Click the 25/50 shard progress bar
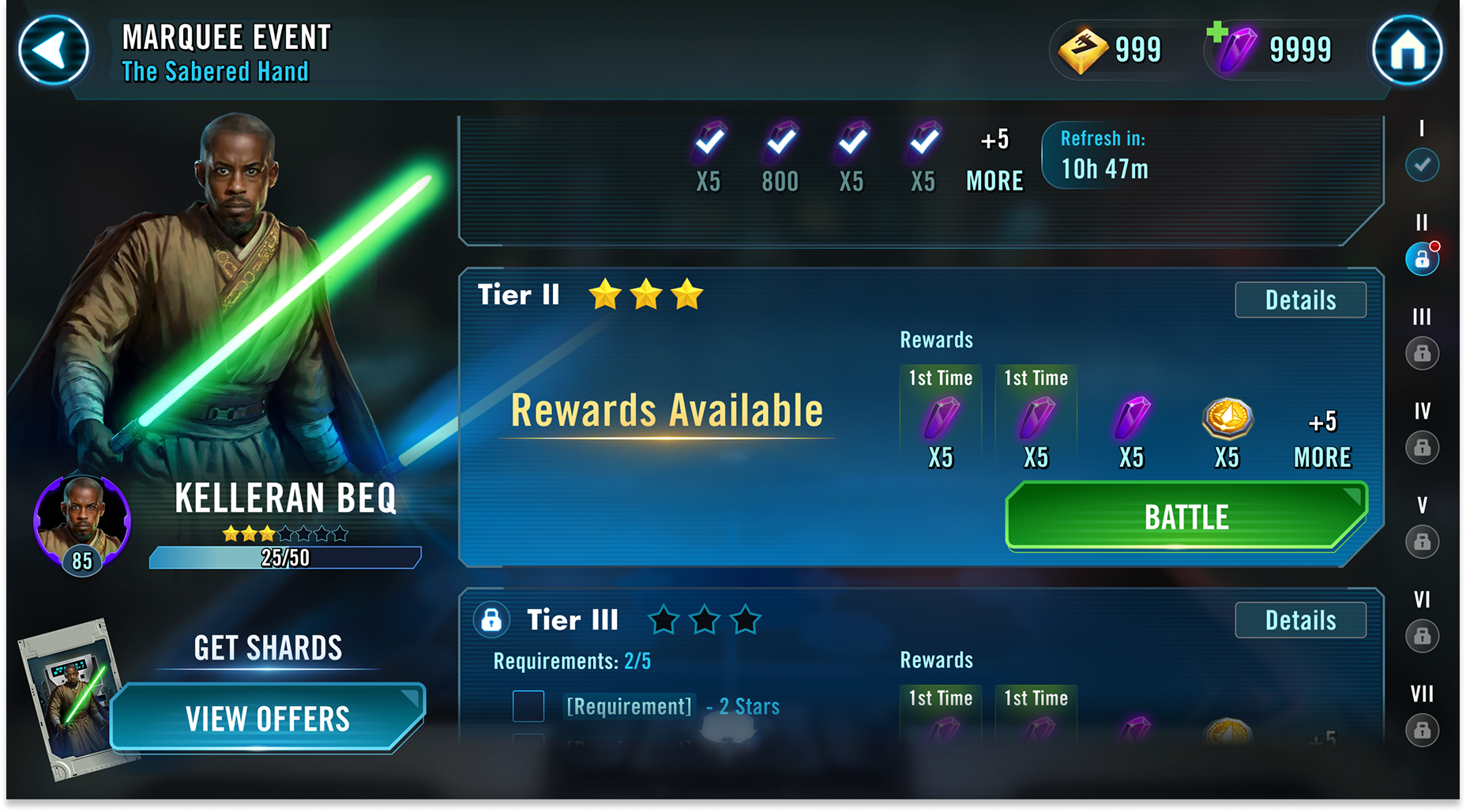 coord(284,558)
